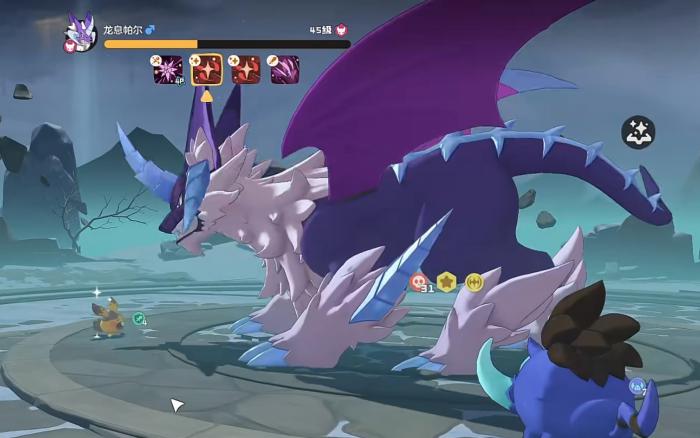Click the boss portrait for 龙息帕尔
Viewport: 700px width, 438px height.
79,32
